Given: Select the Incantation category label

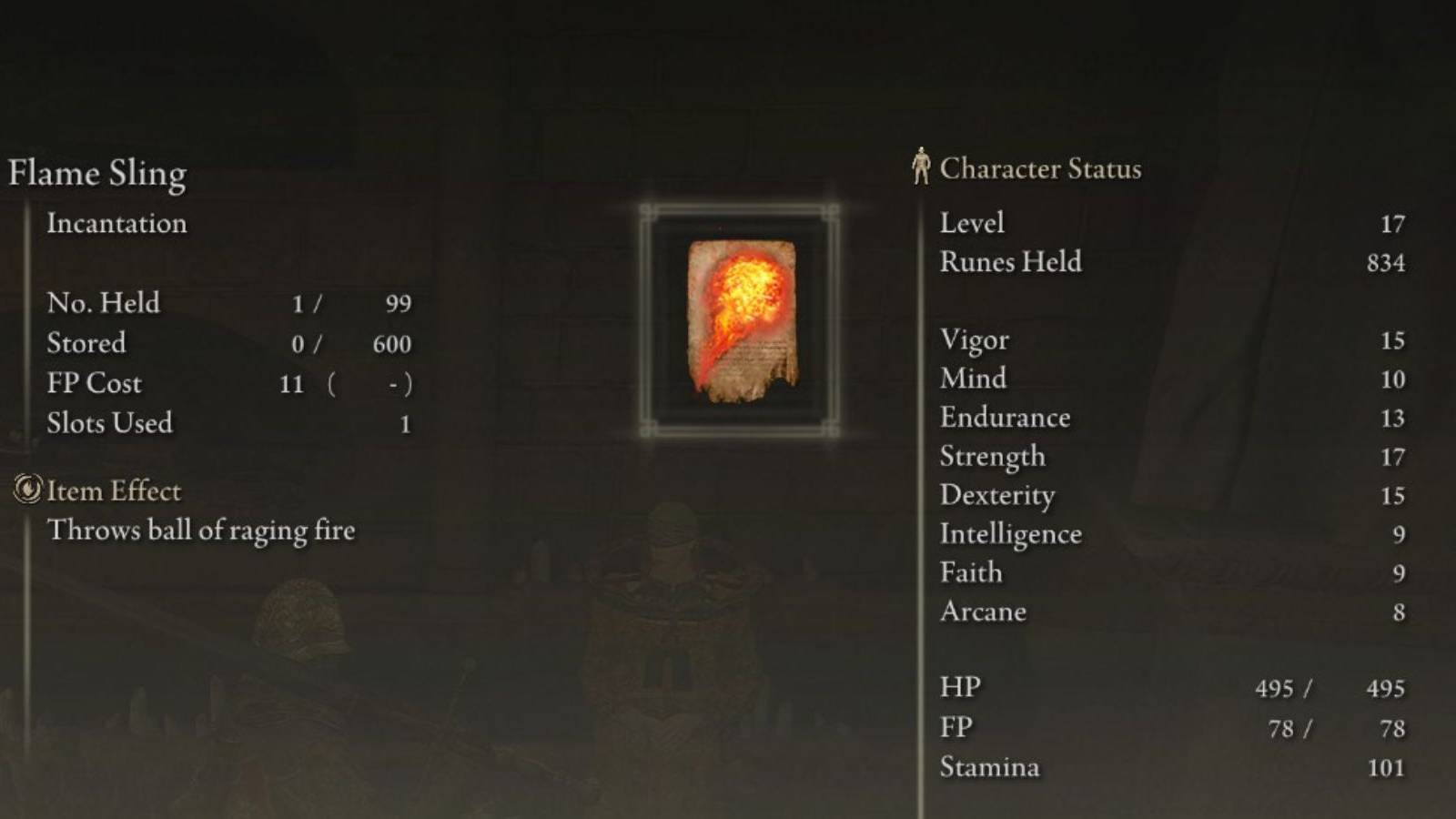Looking at the screenshot, I should coord(116,224).
